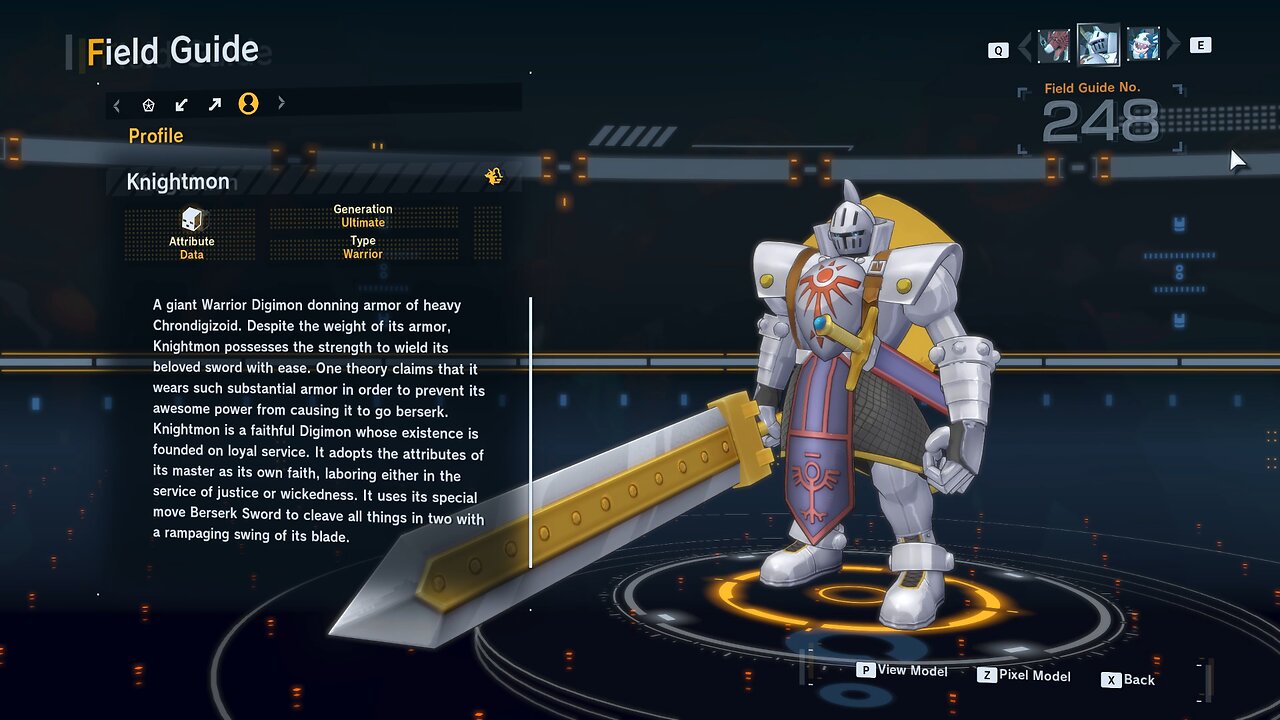The image size is (1280, 720).
Task: Select the Knightmon thumbnail in the top bar
Action: [x=1097, y=45]
